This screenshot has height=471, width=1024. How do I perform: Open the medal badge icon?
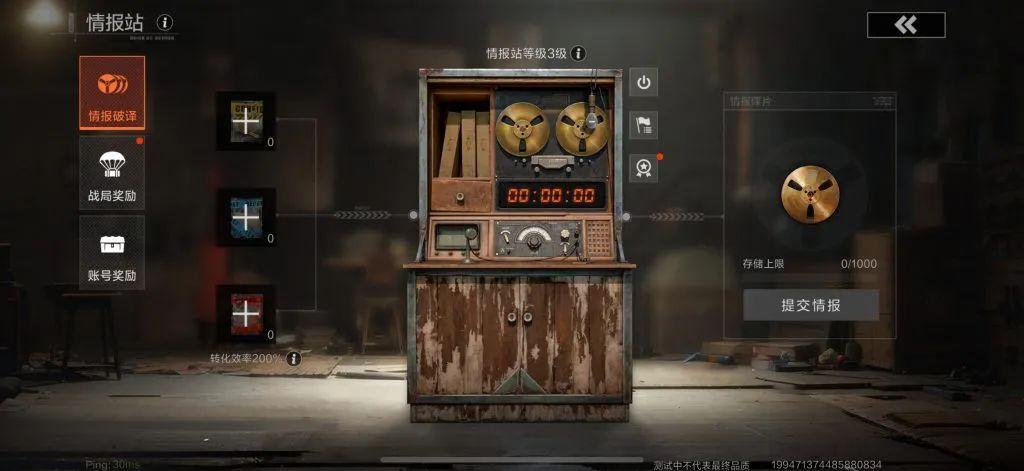pyautogui.click(x=644, y=166)
